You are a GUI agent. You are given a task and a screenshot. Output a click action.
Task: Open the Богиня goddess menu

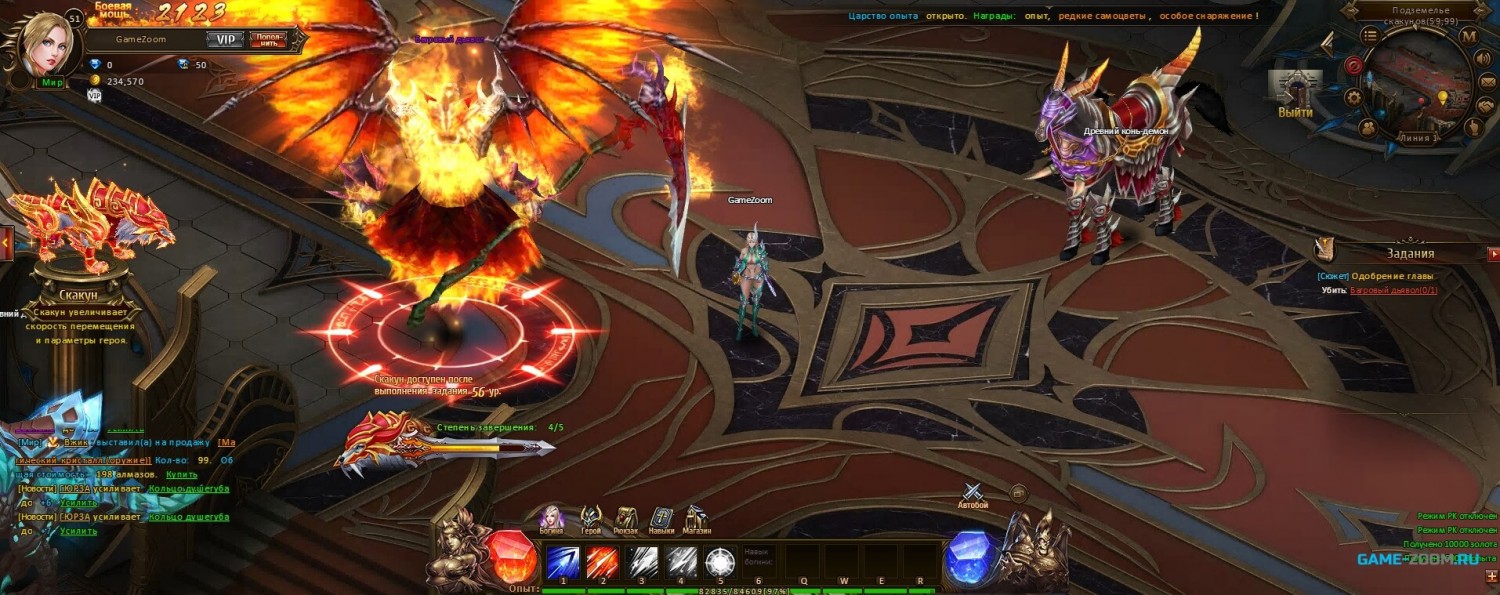[551, 518]
